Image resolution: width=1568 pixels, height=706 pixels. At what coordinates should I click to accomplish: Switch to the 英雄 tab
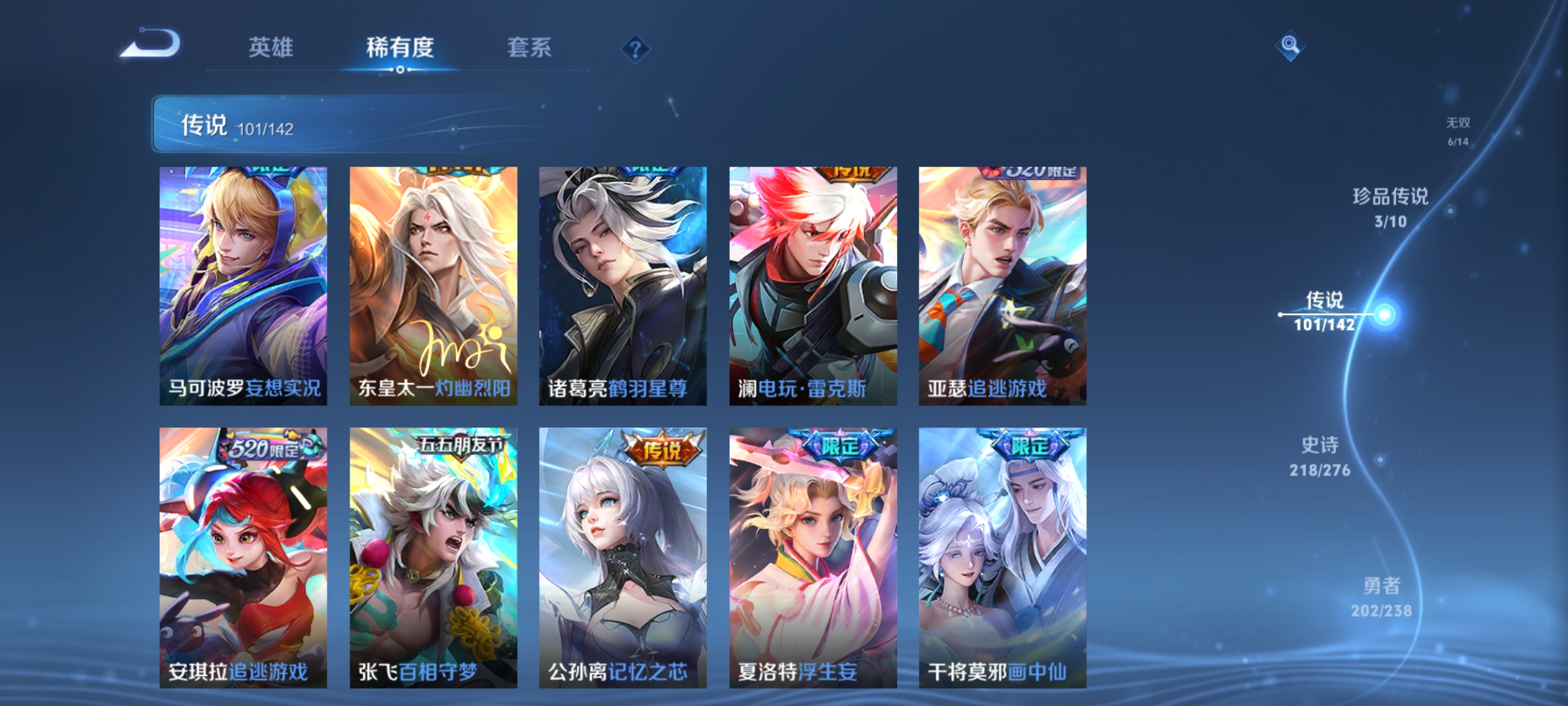click(272, 47)
